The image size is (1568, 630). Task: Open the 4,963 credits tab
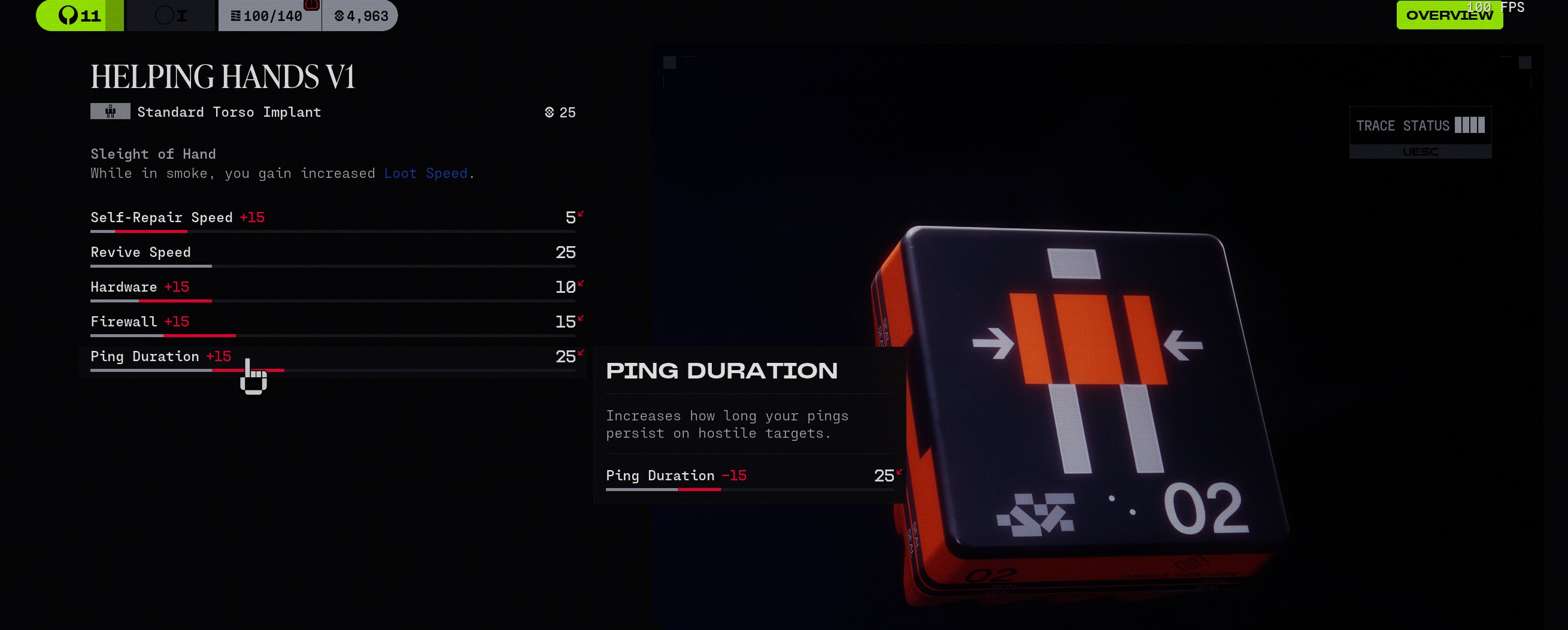coord(361,16)
